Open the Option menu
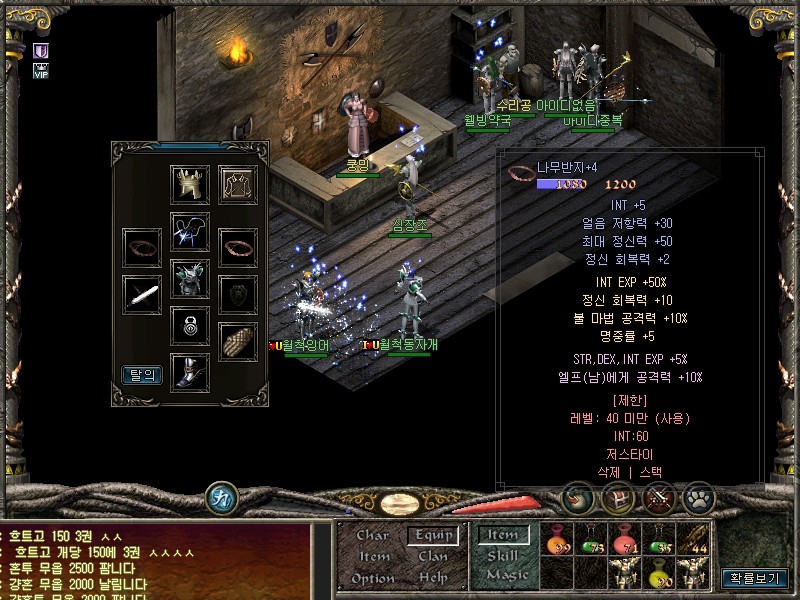Image resolution: width=800 pixels, height=600 pixels. [373, 578]
